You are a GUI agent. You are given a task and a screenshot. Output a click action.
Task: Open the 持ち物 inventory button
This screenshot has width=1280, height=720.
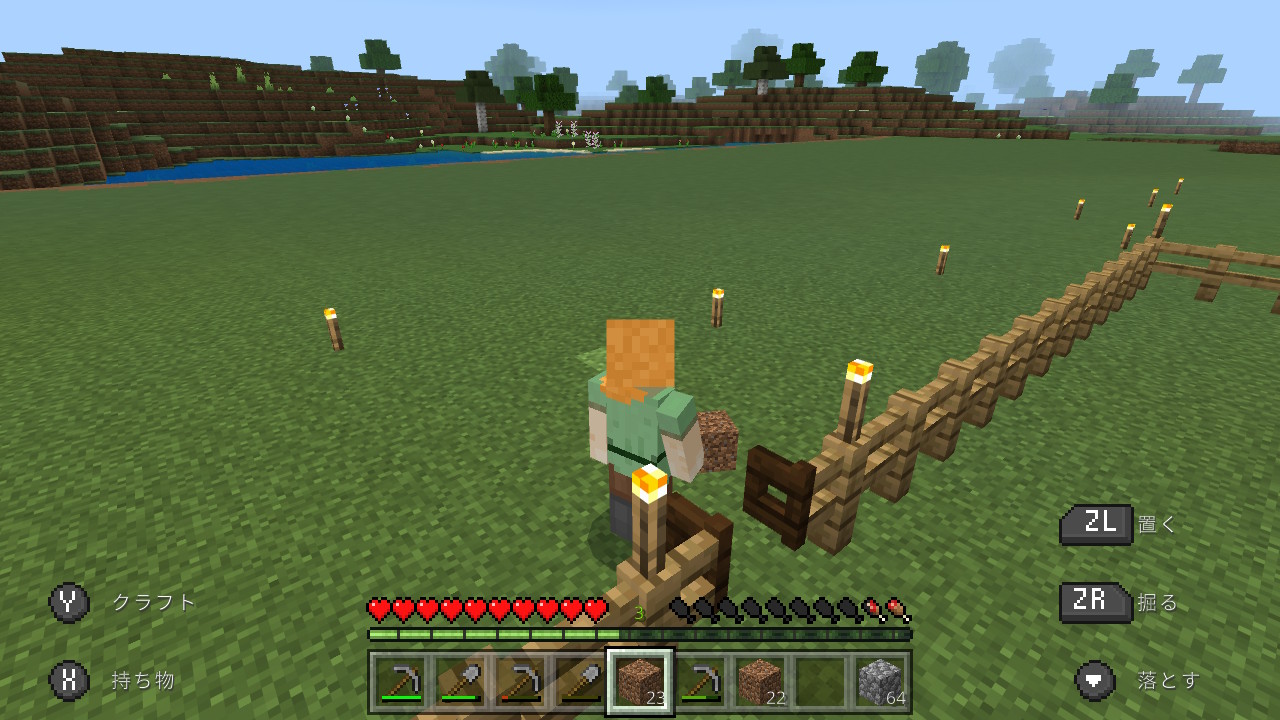pos(145,679)
